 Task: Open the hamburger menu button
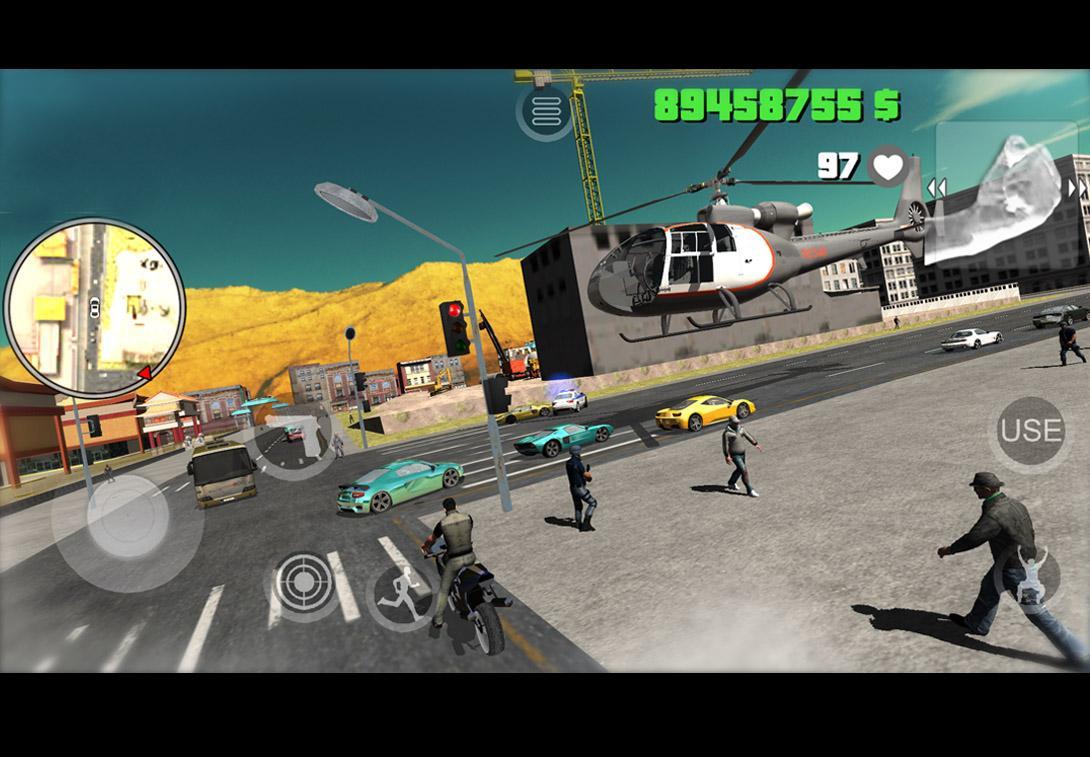pyautogui.click(x=545, y=113)
